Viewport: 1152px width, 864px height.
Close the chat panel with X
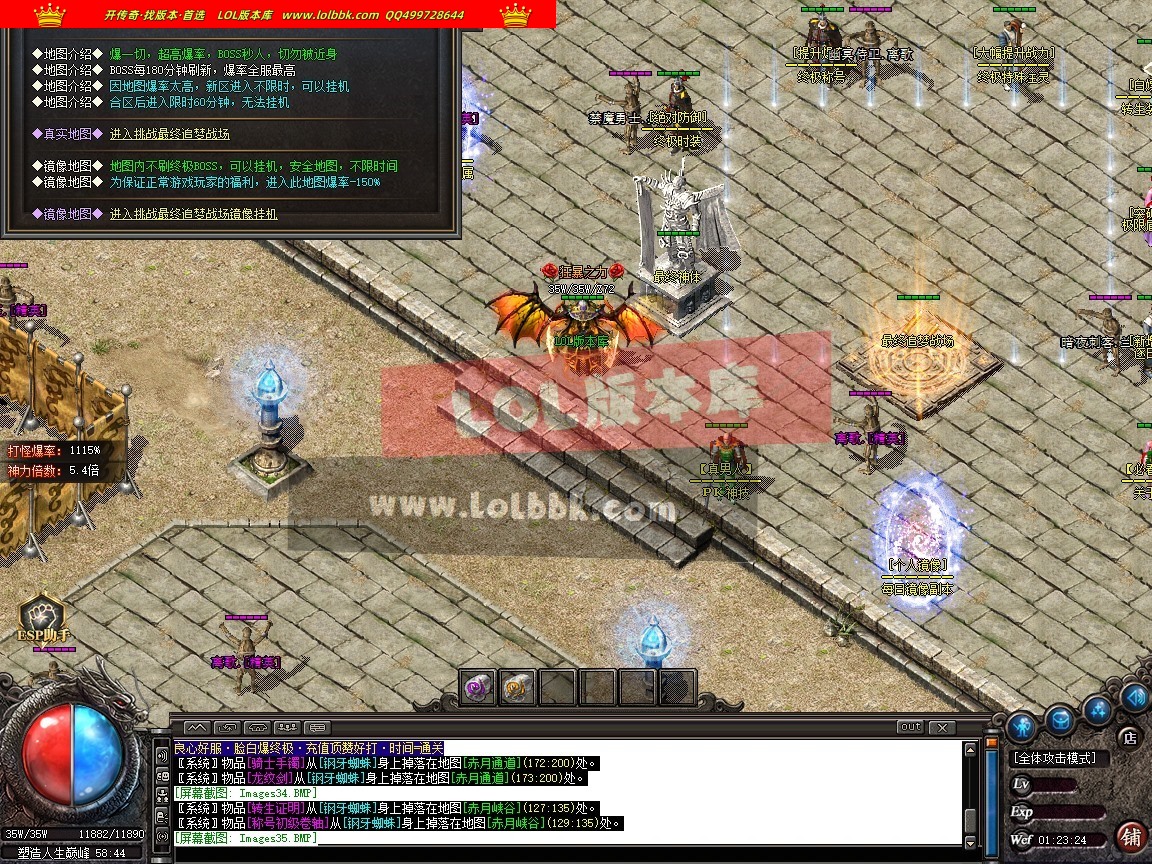pyautogui.click(x=941, y=727)
